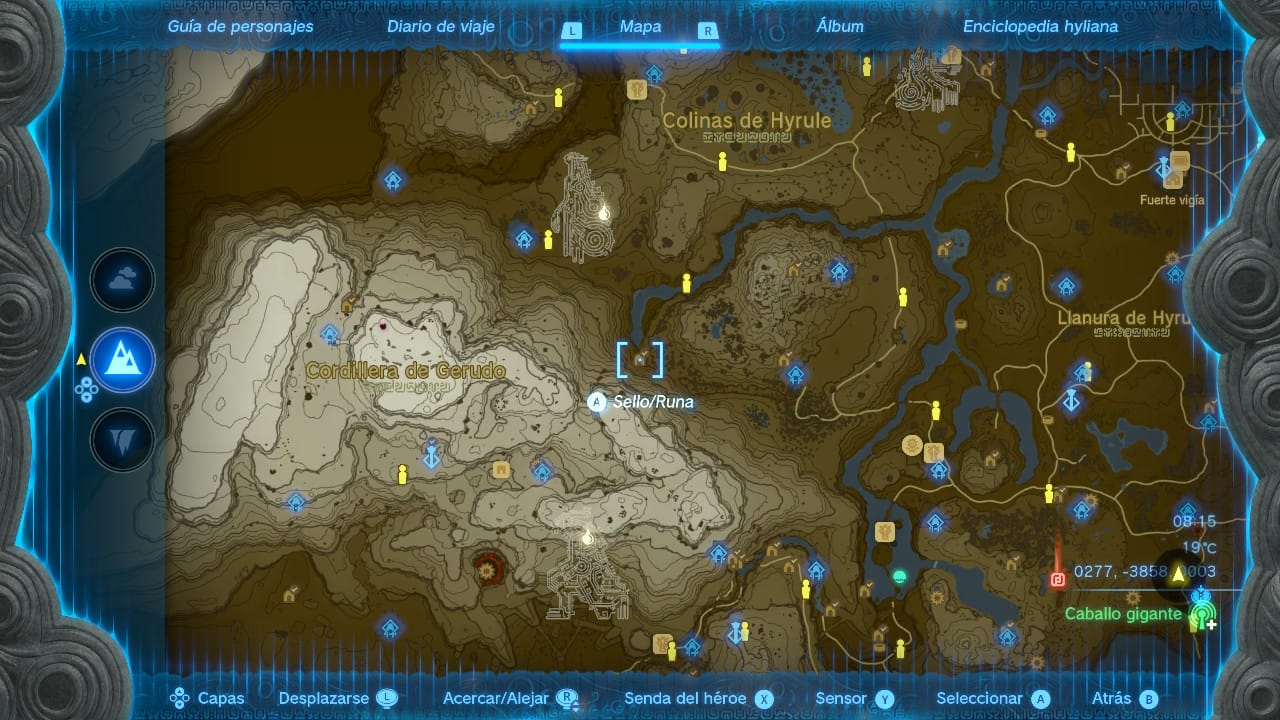Click the Seleccionar option
This screenshot has height=720, width=1280.
(x=992, y=699)
